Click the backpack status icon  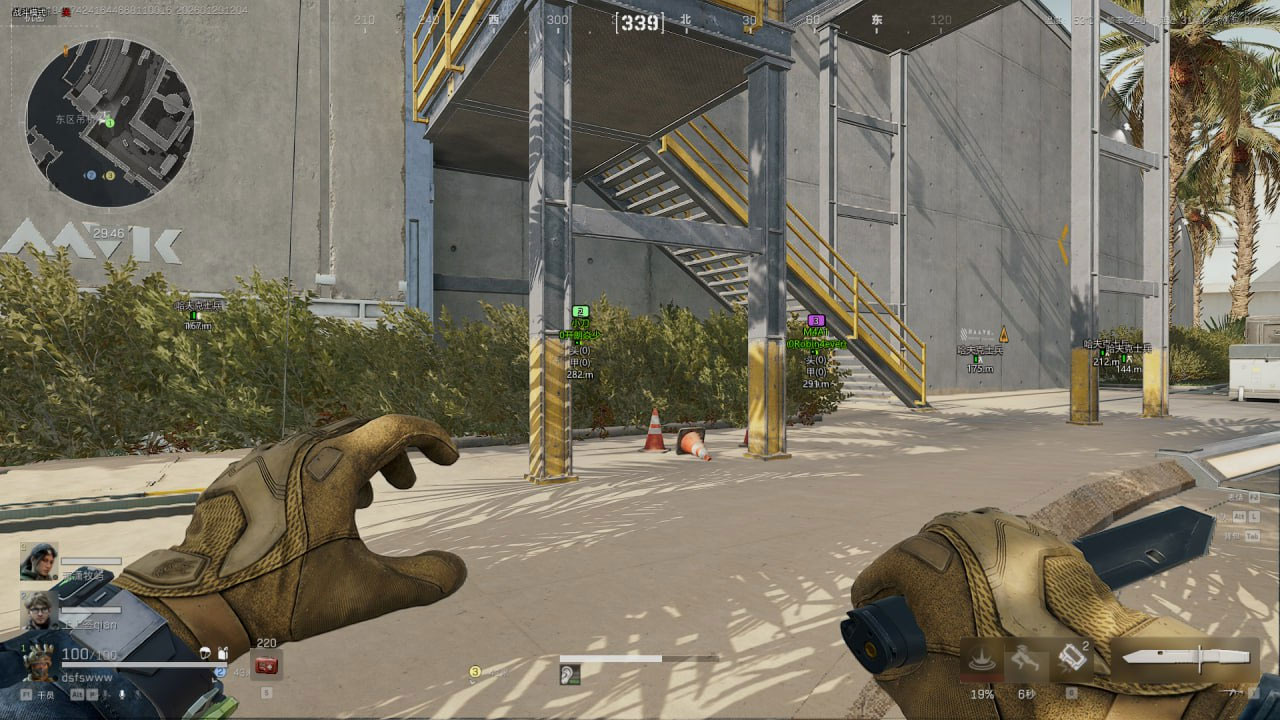point(222,654)
